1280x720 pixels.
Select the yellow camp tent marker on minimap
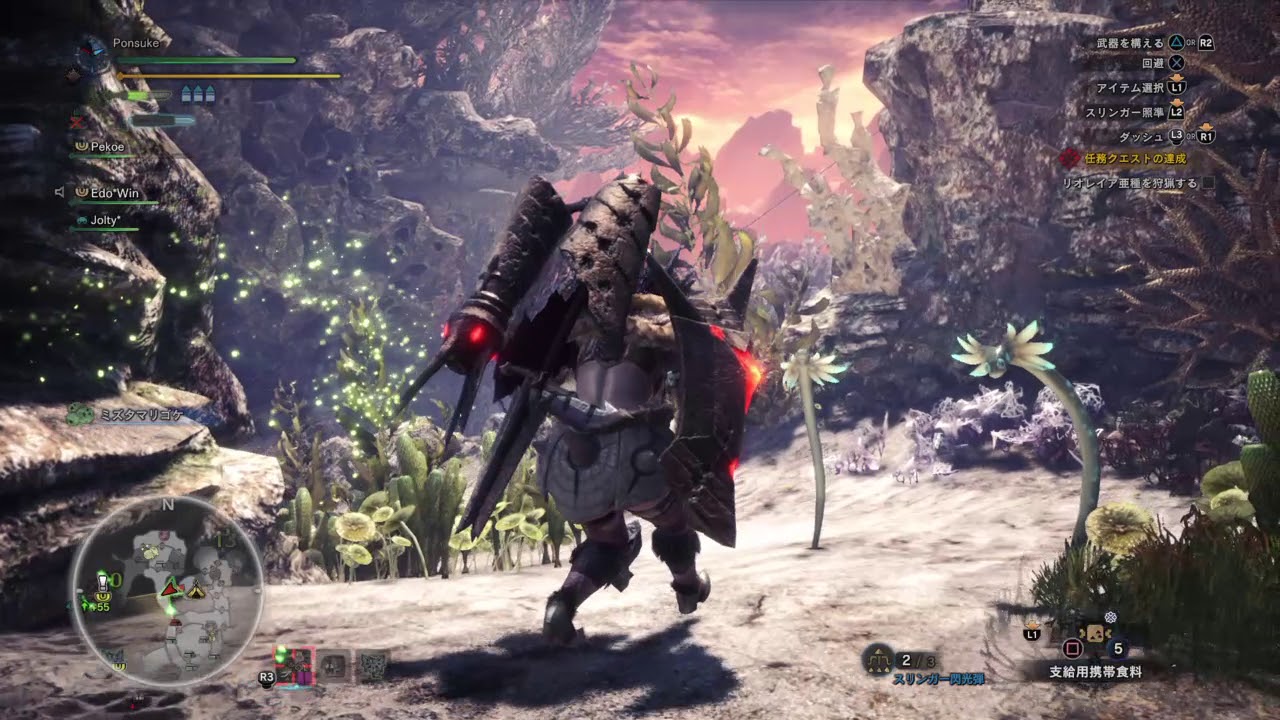197,591
